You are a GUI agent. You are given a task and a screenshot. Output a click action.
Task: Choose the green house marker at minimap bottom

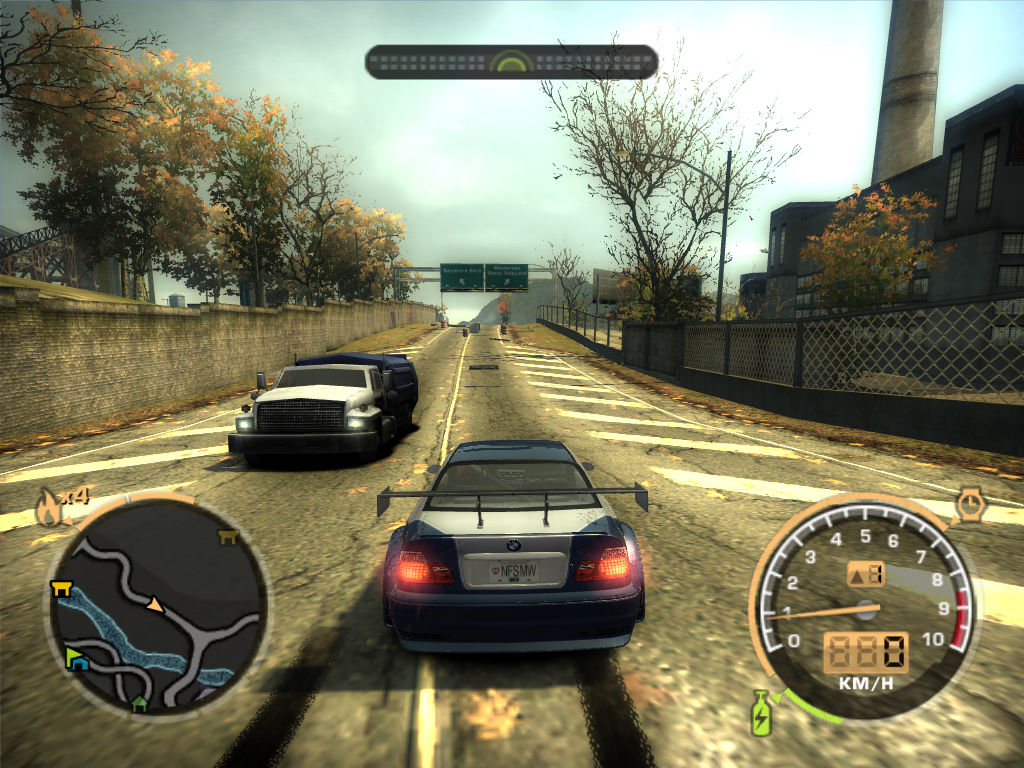tap(140, 704)
